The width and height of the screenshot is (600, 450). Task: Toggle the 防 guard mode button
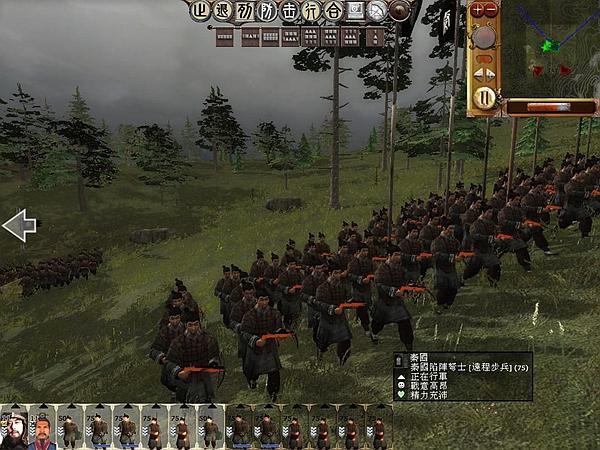[268, 12]
